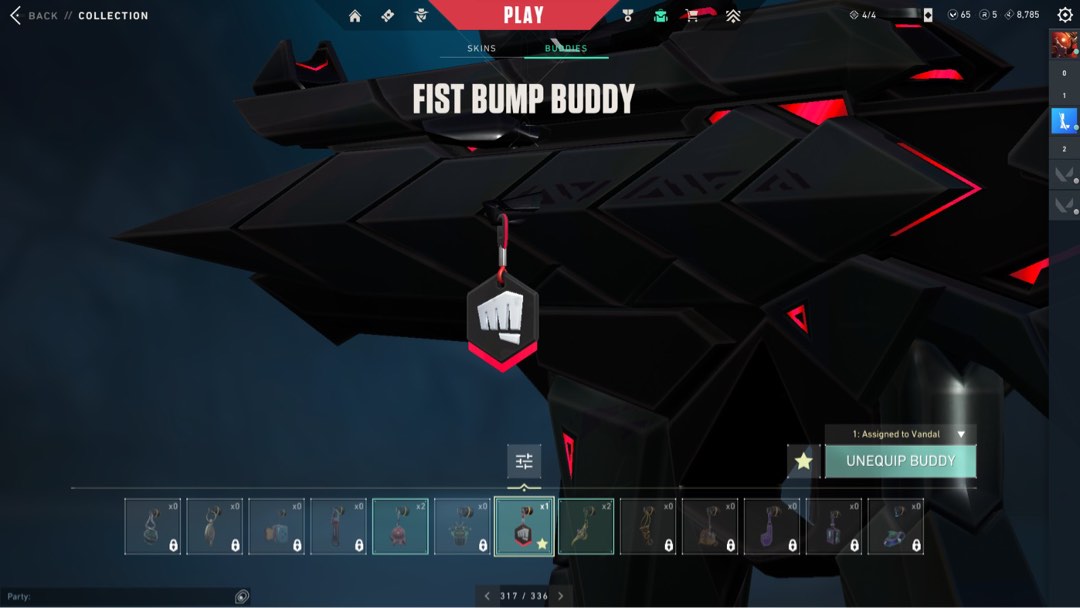The image size is (1080, 608).
Task: Open the store shopping cart icon
Action: click(692, 16)
